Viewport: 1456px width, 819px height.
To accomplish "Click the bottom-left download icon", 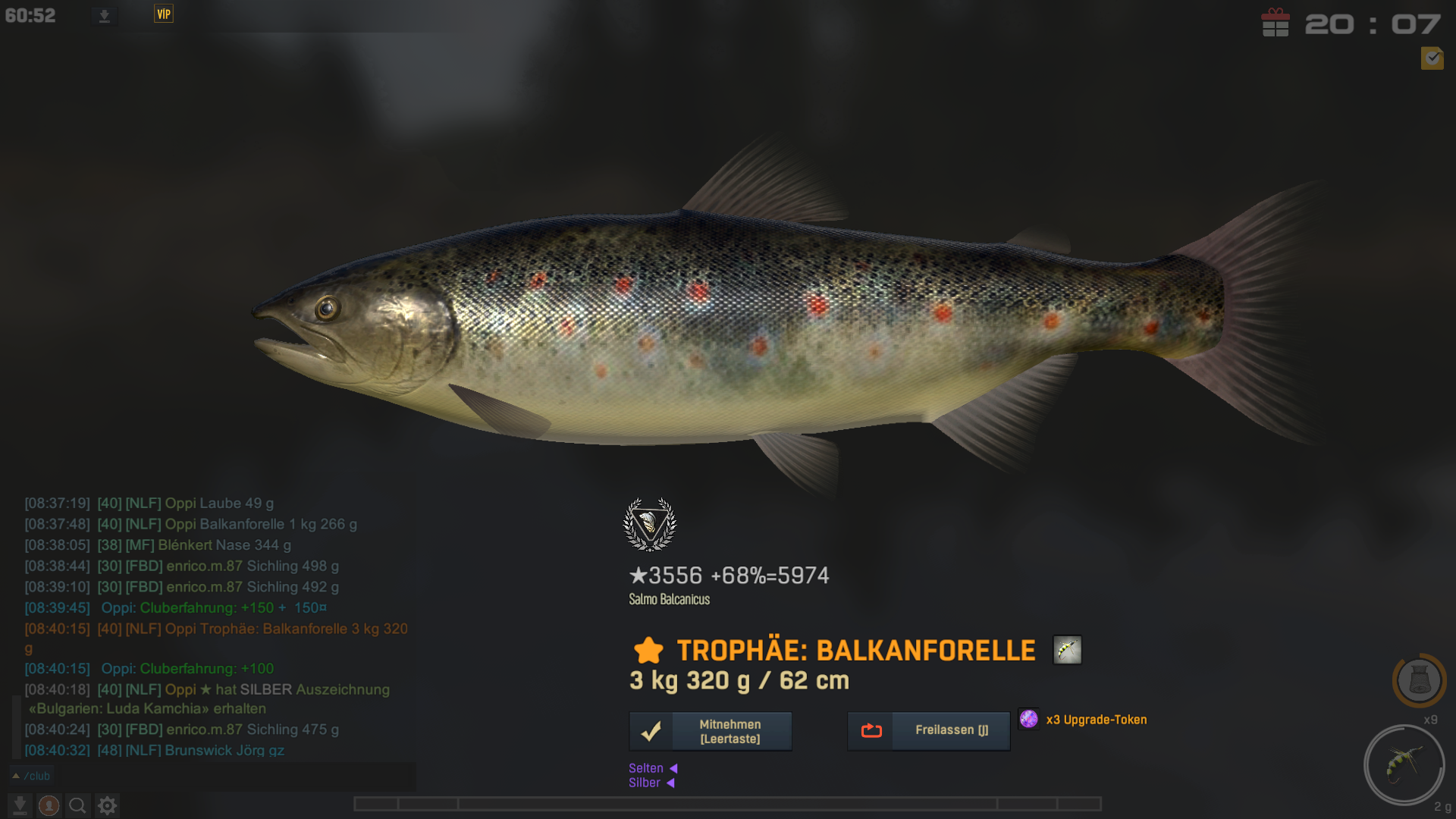I will (x=20, y=805).
